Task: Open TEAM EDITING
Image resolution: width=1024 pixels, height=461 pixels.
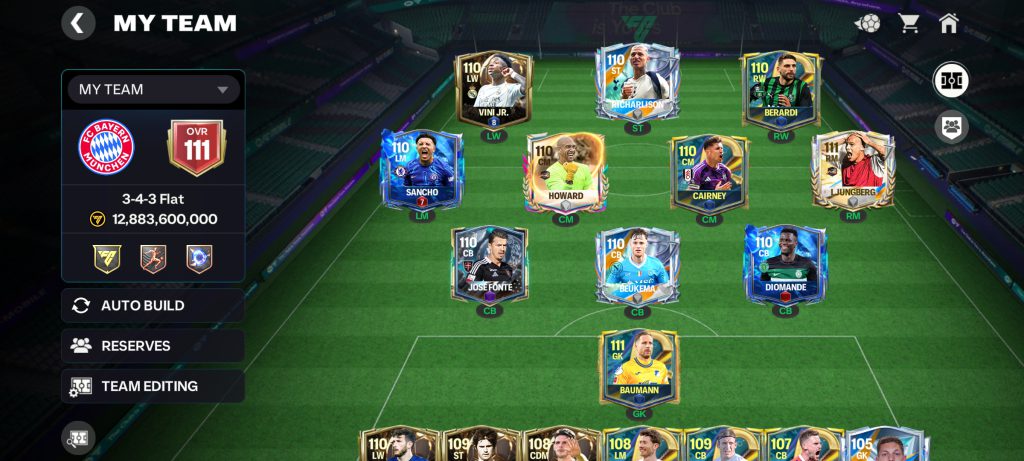Action: tap(153, 386)
